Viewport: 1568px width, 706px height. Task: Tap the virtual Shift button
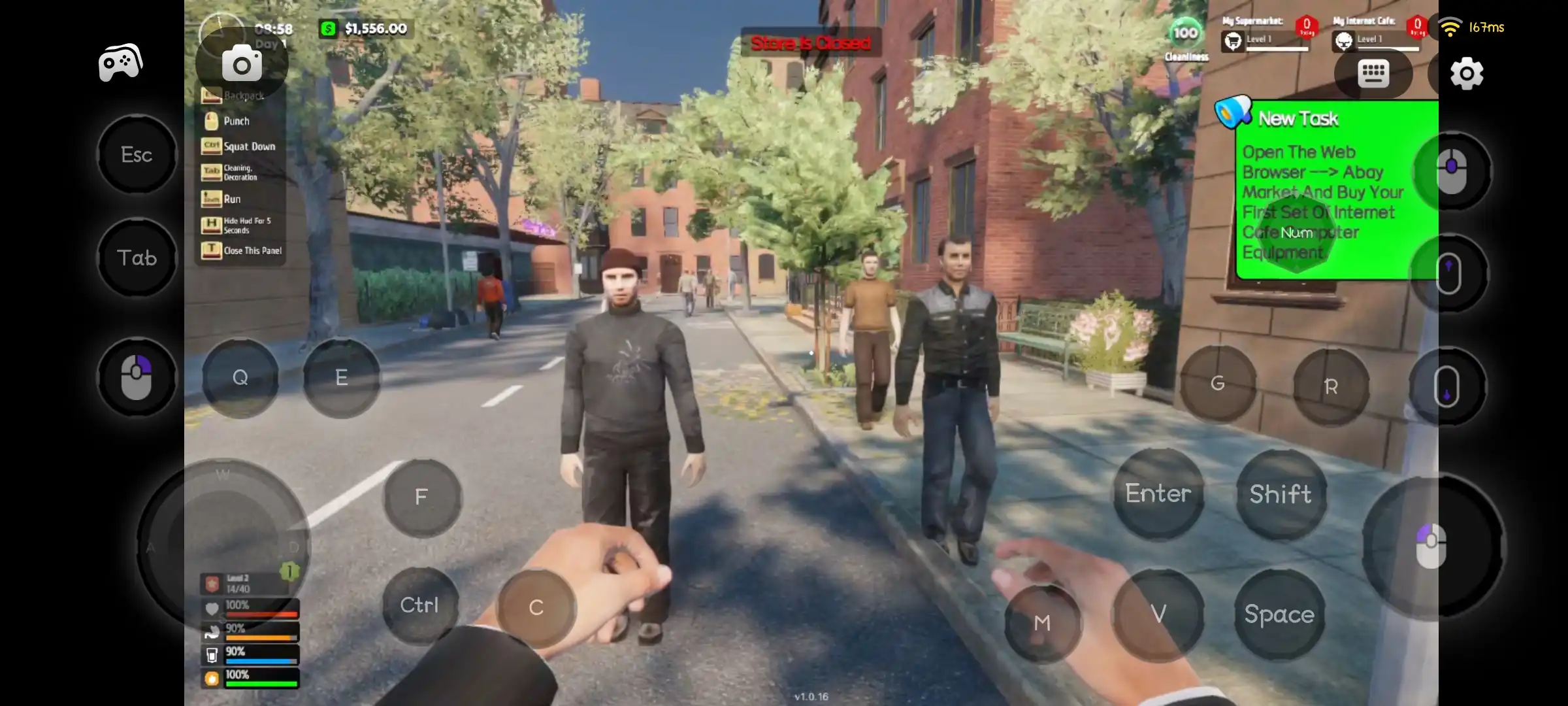click(x=1281, y=494)
